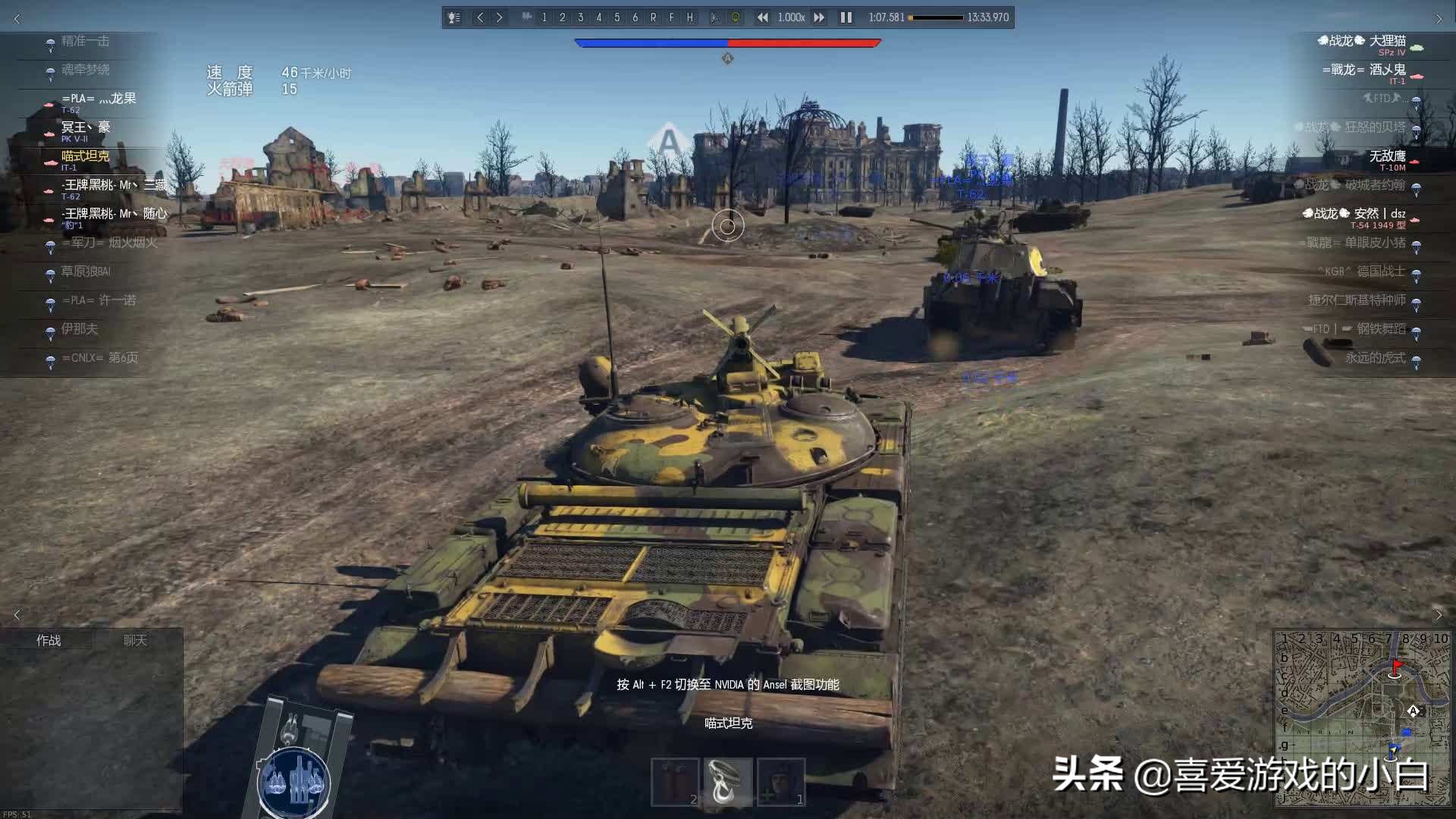Switch to camera slot 3
The width and height of the screenshot is (1456, 819).
click(x=580, y=17)
